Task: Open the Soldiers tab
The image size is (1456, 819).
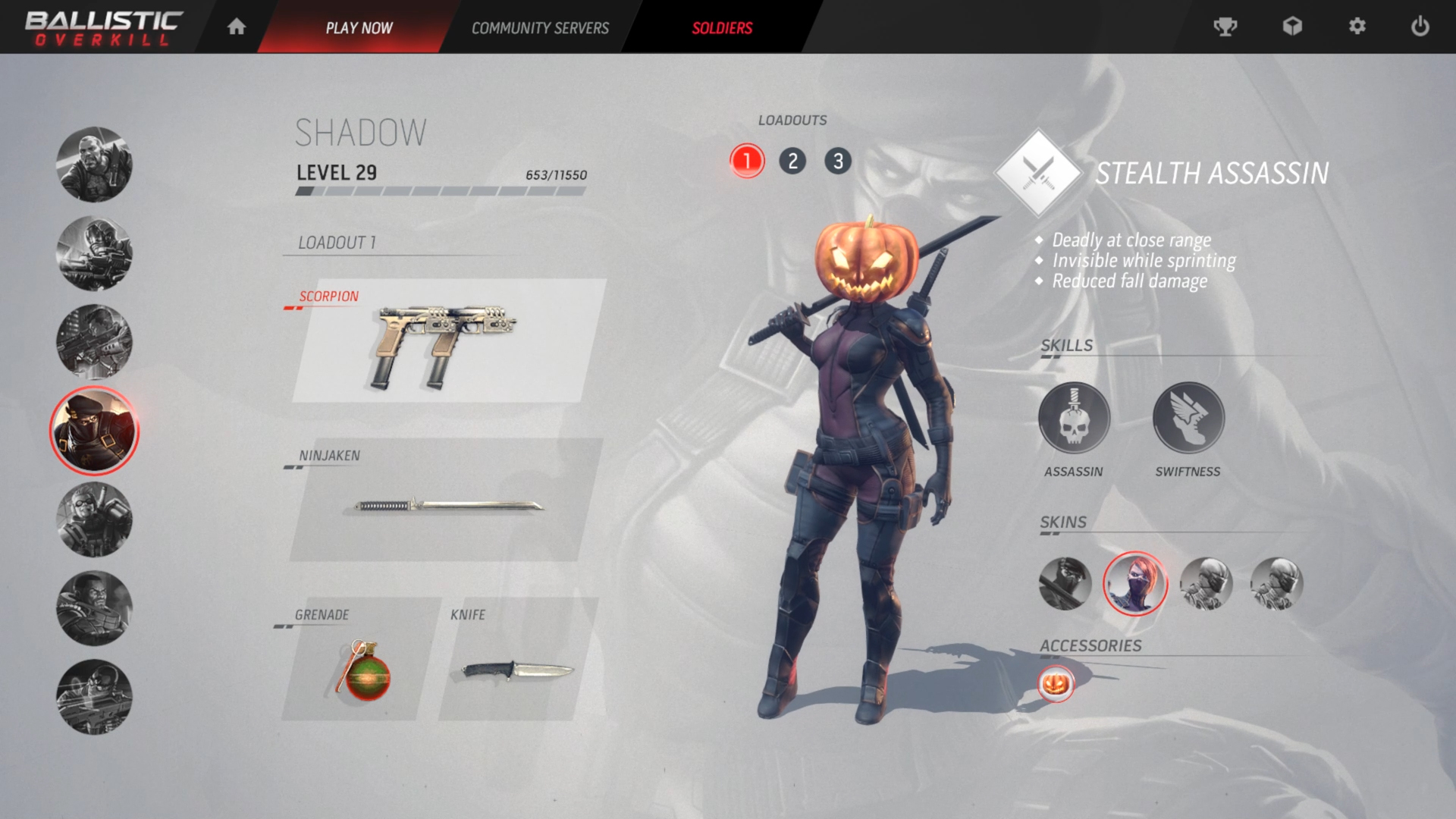Action: coord(722,28)
